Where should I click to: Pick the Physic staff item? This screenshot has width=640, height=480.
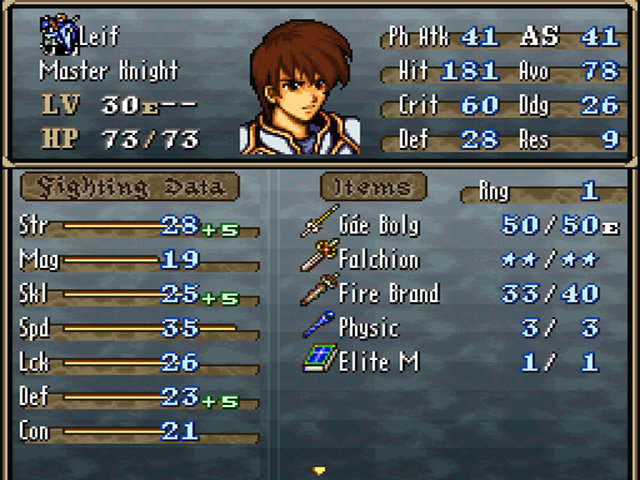coord(367,328)
